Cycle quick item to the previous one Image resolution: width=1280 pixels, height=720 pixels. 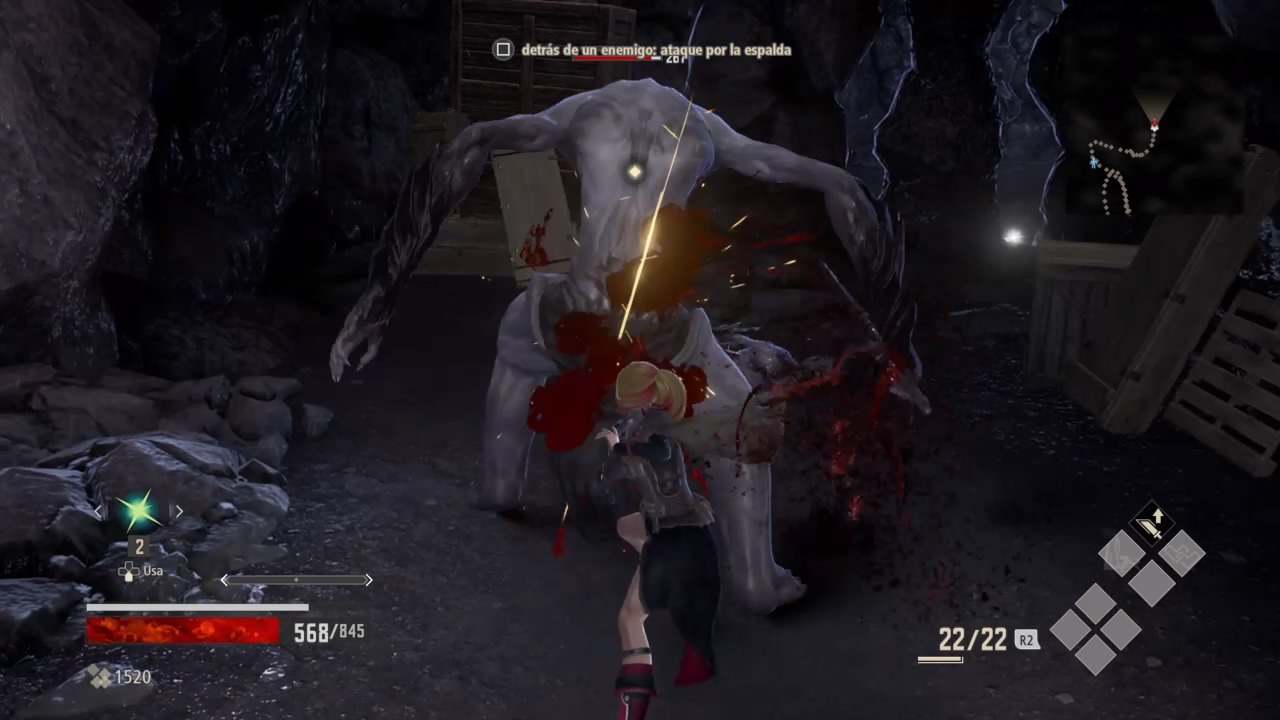(98, 511)
